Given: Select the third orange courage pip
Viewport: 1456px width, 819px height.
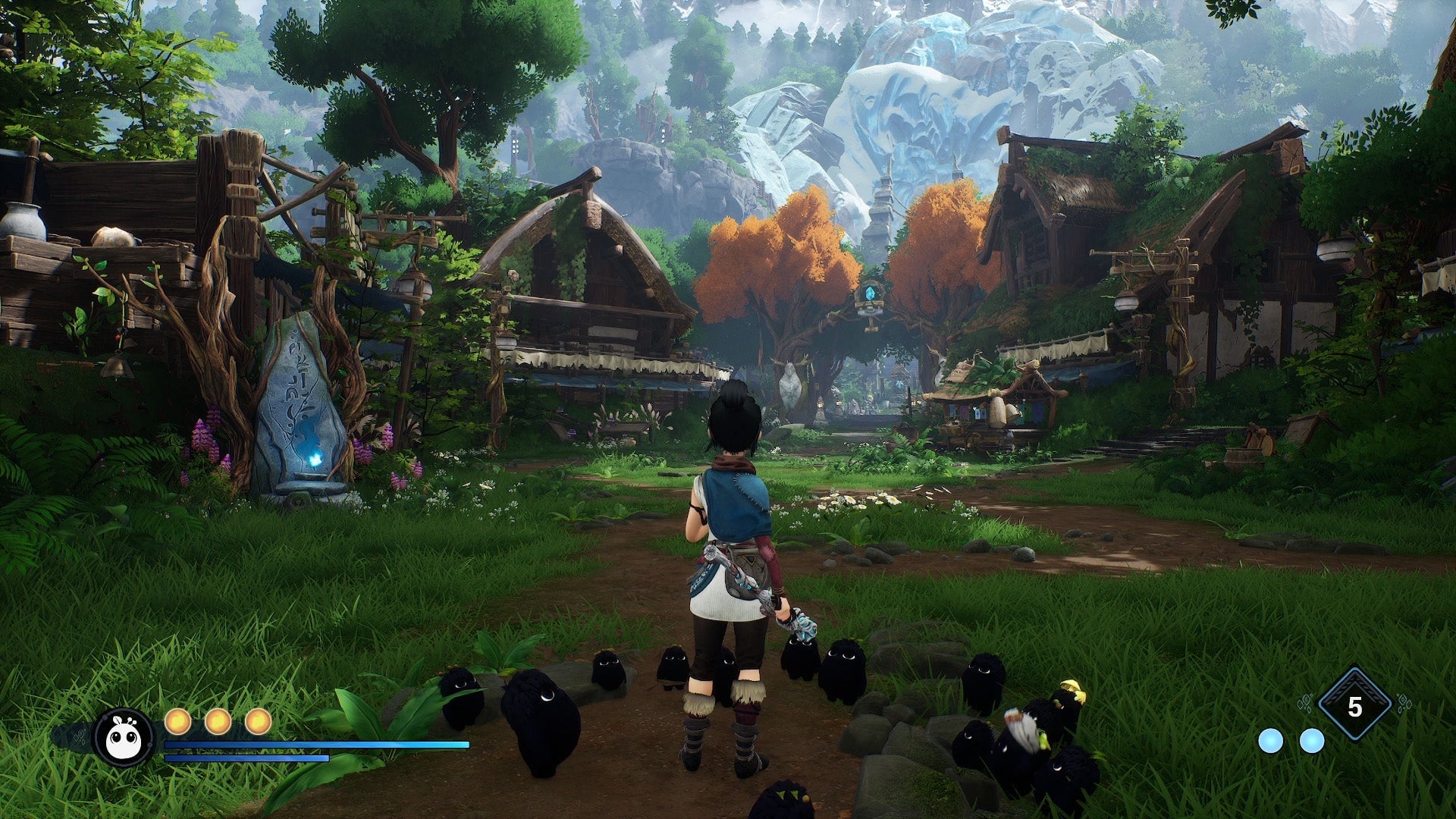Looking at the screenshot, I should (x=259, y=720).
